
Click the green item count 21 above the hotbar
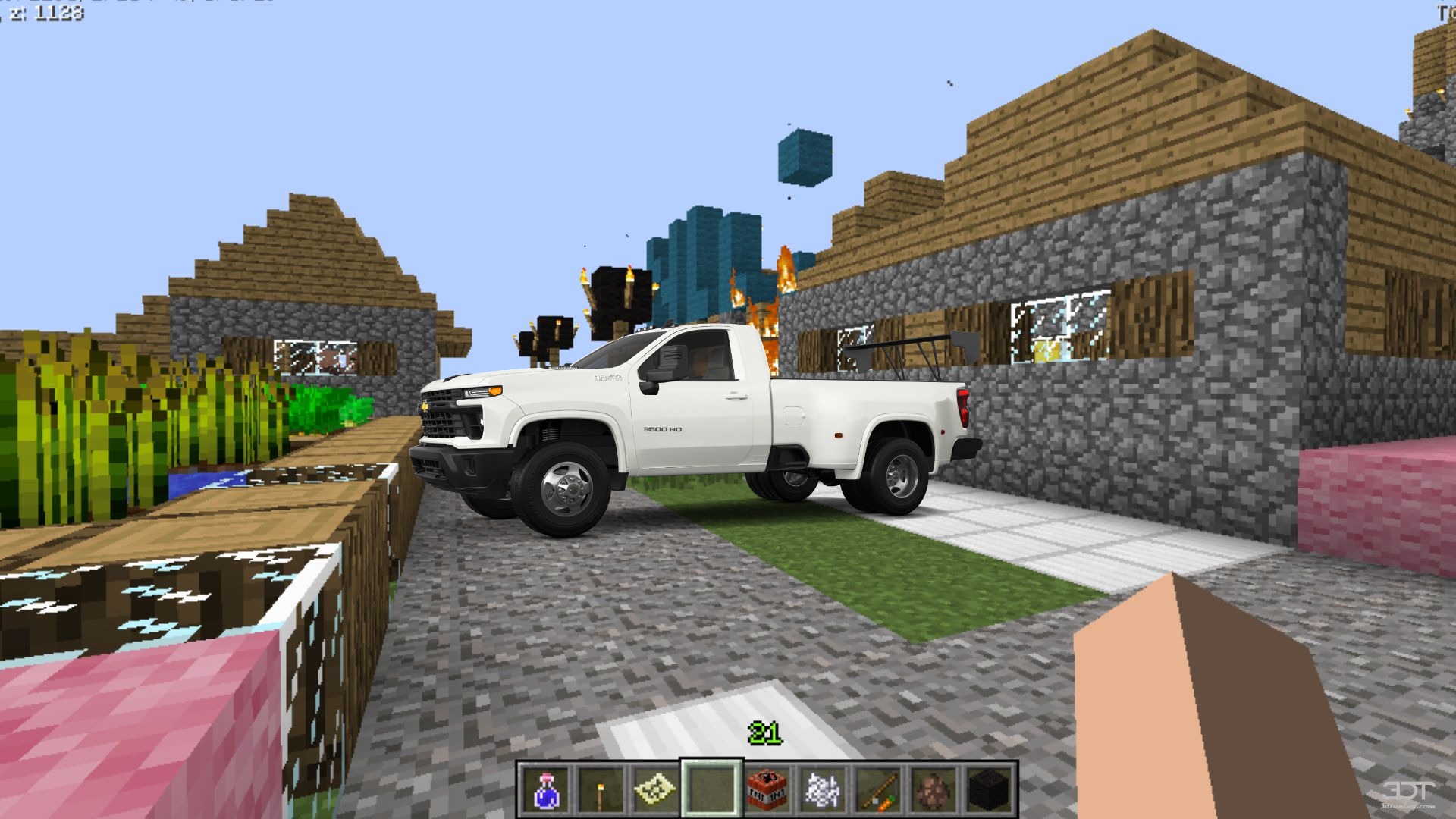coord(766,733)
